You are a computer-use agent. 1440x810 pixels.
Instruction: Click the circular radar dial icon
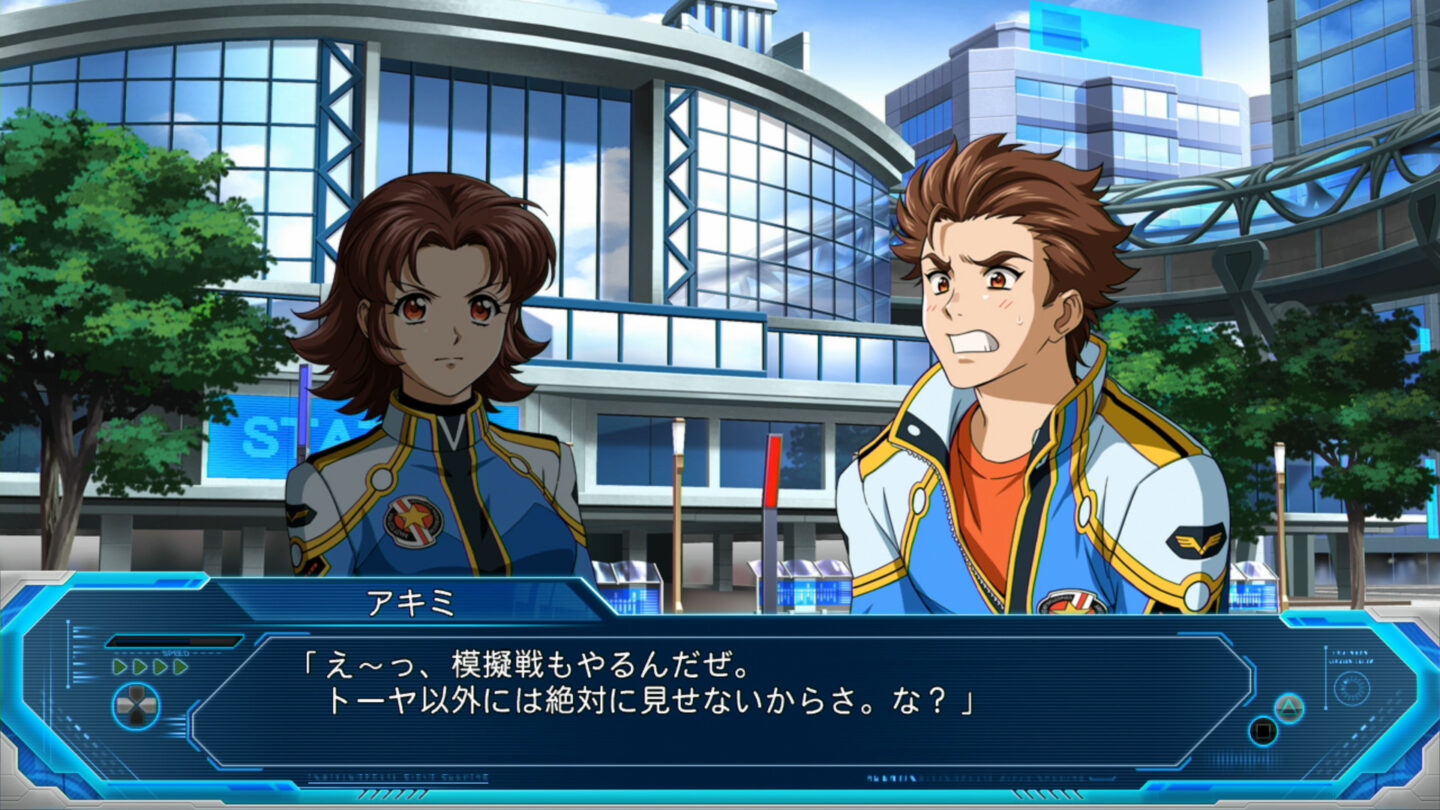coord(1353,687)
